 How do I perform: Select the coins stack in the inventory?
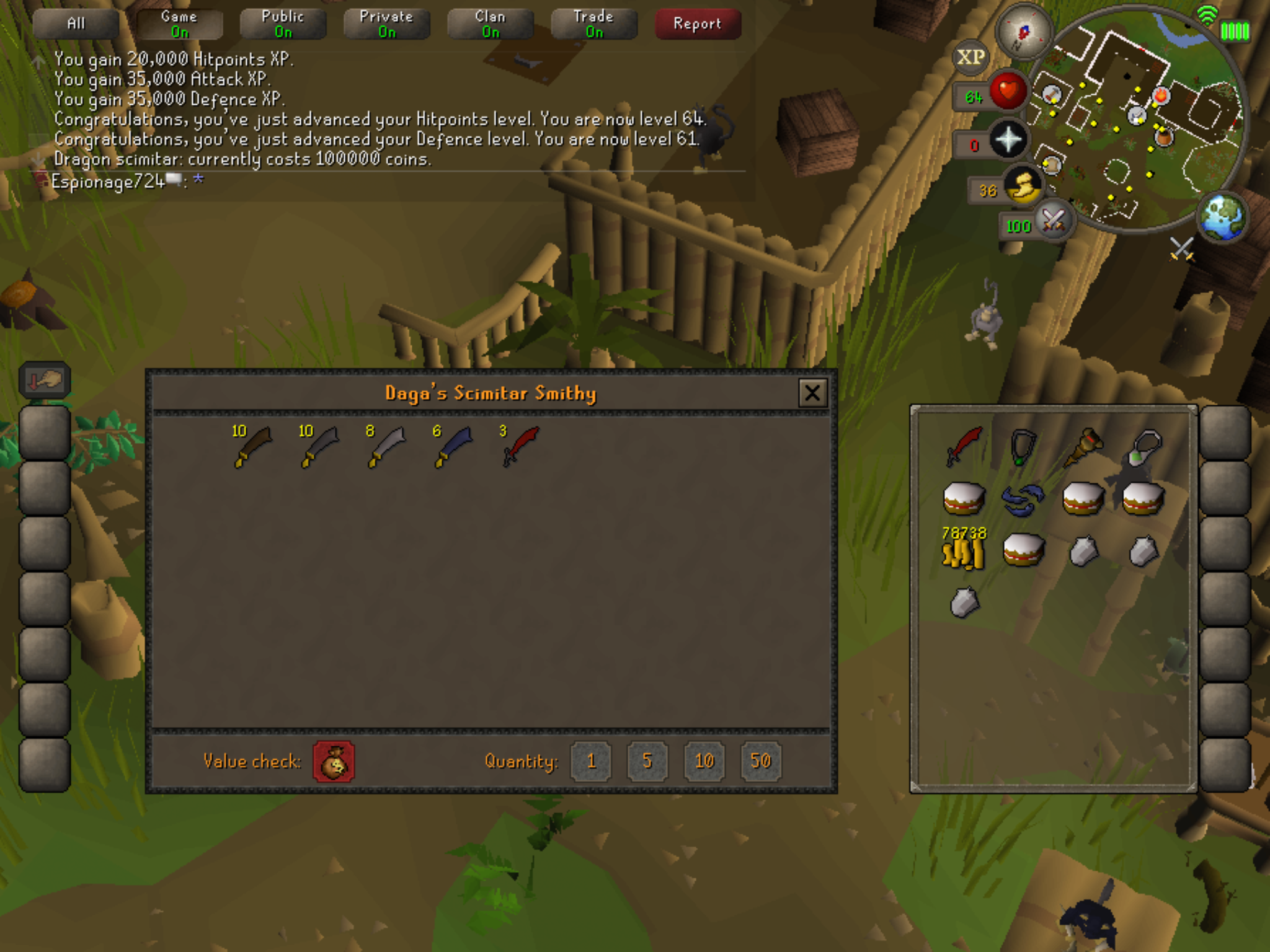963,549
